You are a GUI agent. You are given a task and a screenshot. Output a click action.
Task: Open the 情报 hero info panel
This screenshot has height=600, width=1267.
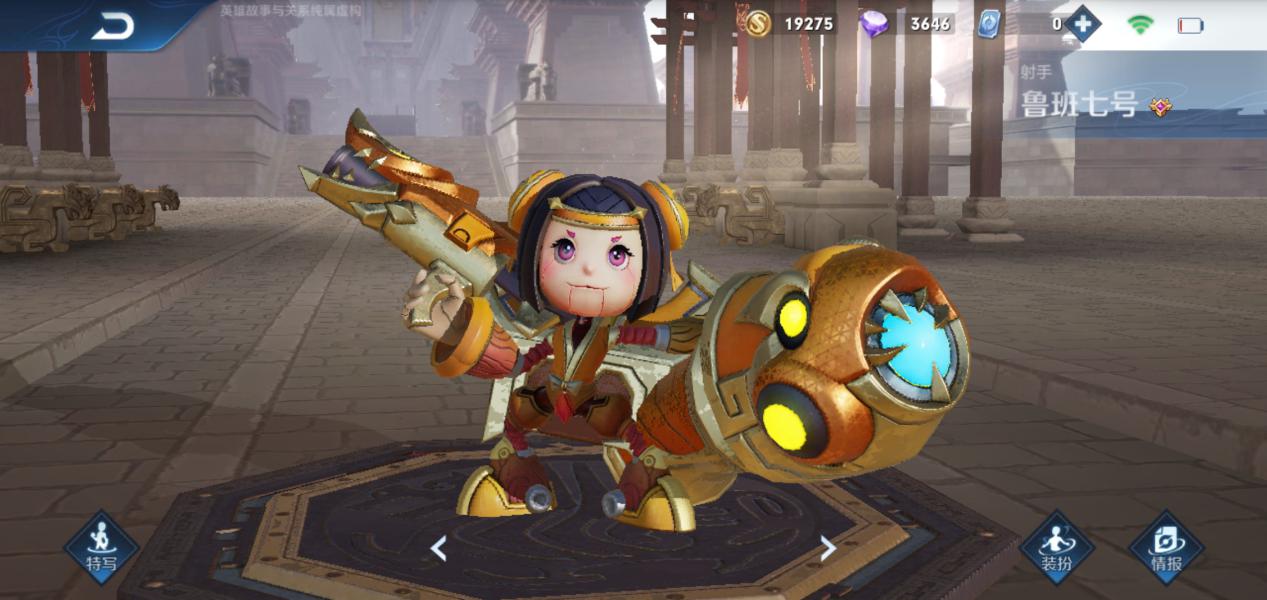pos(1166,547)
